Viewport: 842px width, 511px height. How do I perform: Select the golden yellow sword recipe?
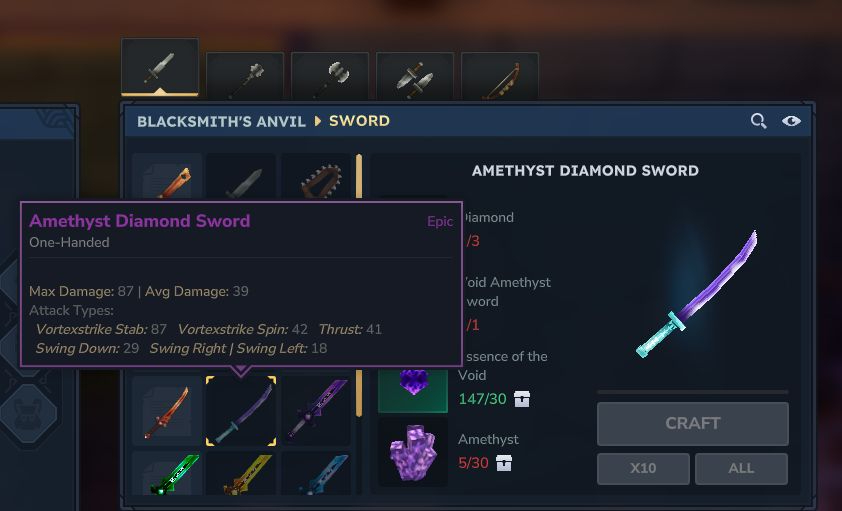pos(241,475)
